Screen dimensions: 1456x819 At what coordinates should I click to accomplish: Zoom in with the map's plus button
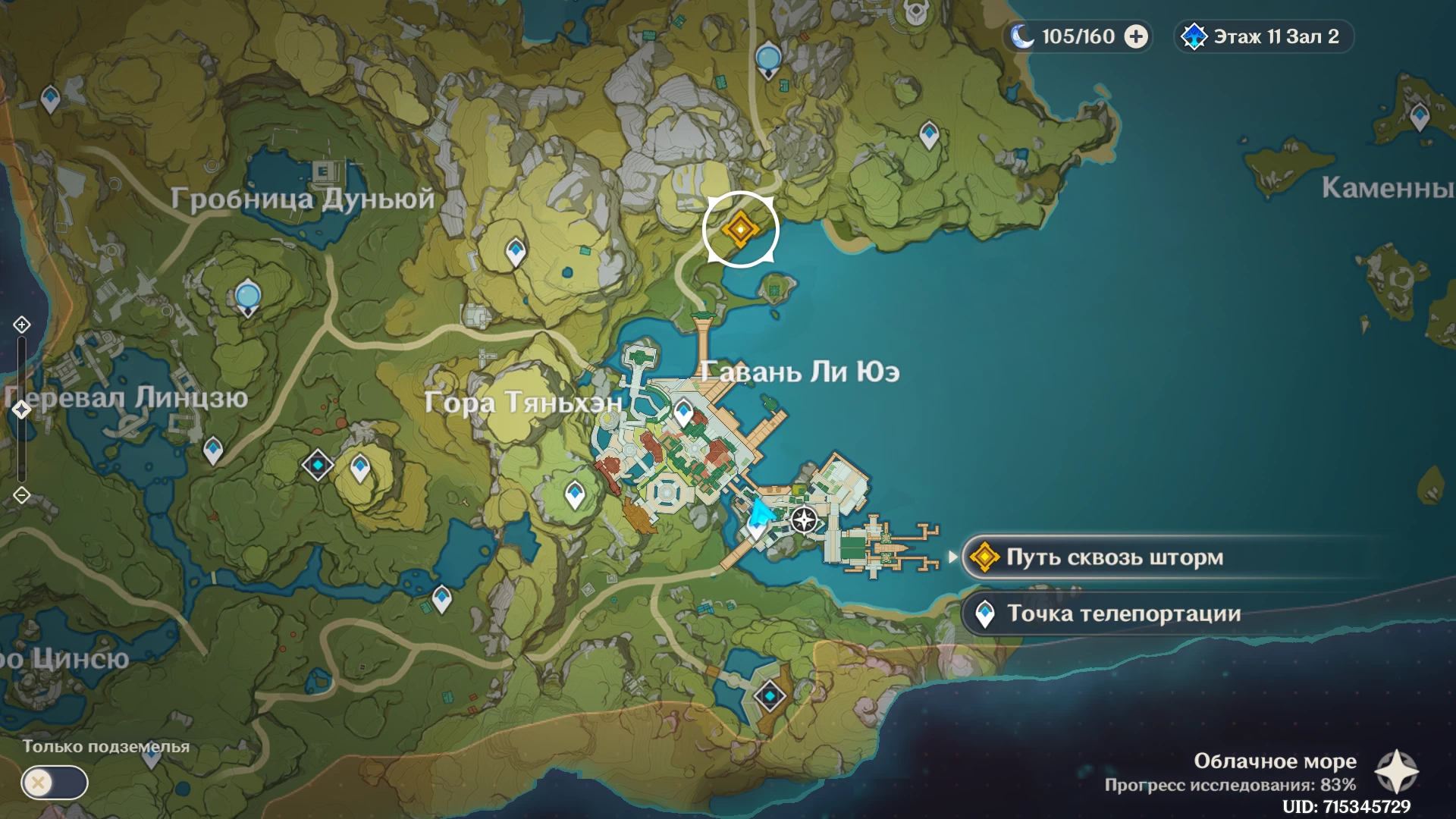click(21, 325)
